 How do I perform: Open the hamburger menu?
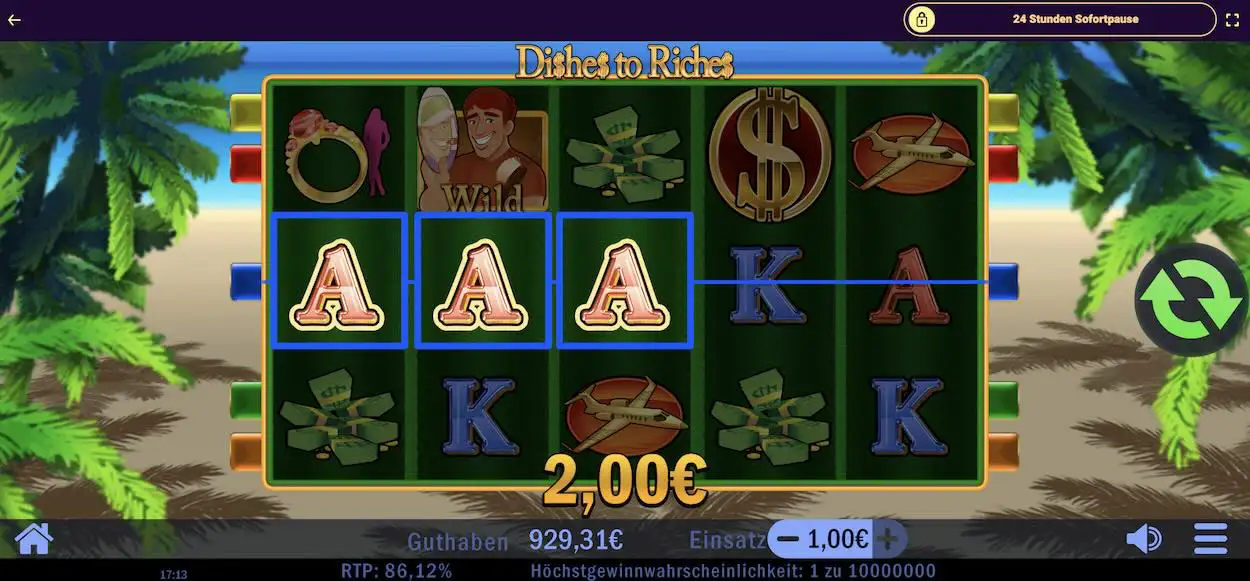[x=1211, y=539]
